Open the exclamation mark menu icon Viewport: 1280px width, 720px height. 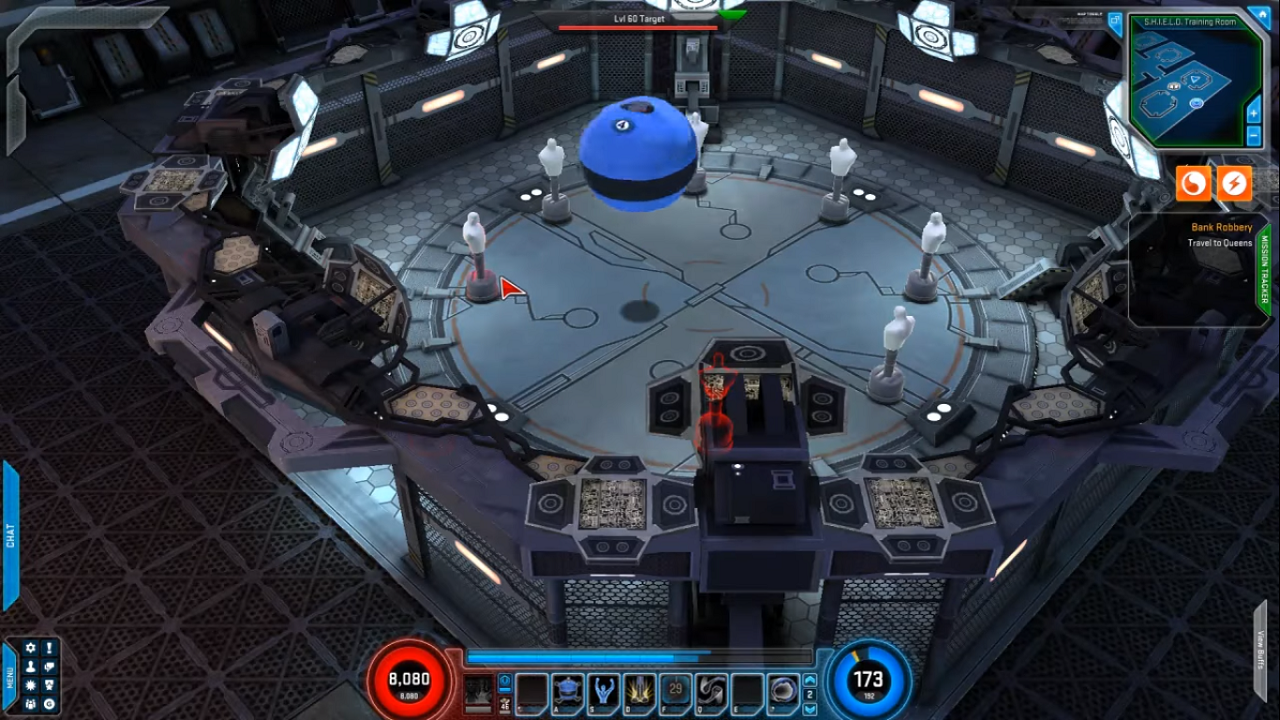click(49, 649)
